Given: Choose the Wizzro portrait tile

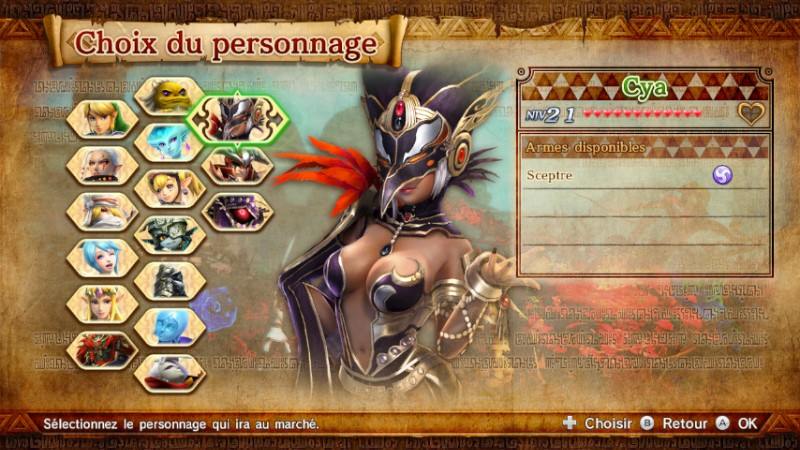Looking at the screenshot, I should click(237, 211).
